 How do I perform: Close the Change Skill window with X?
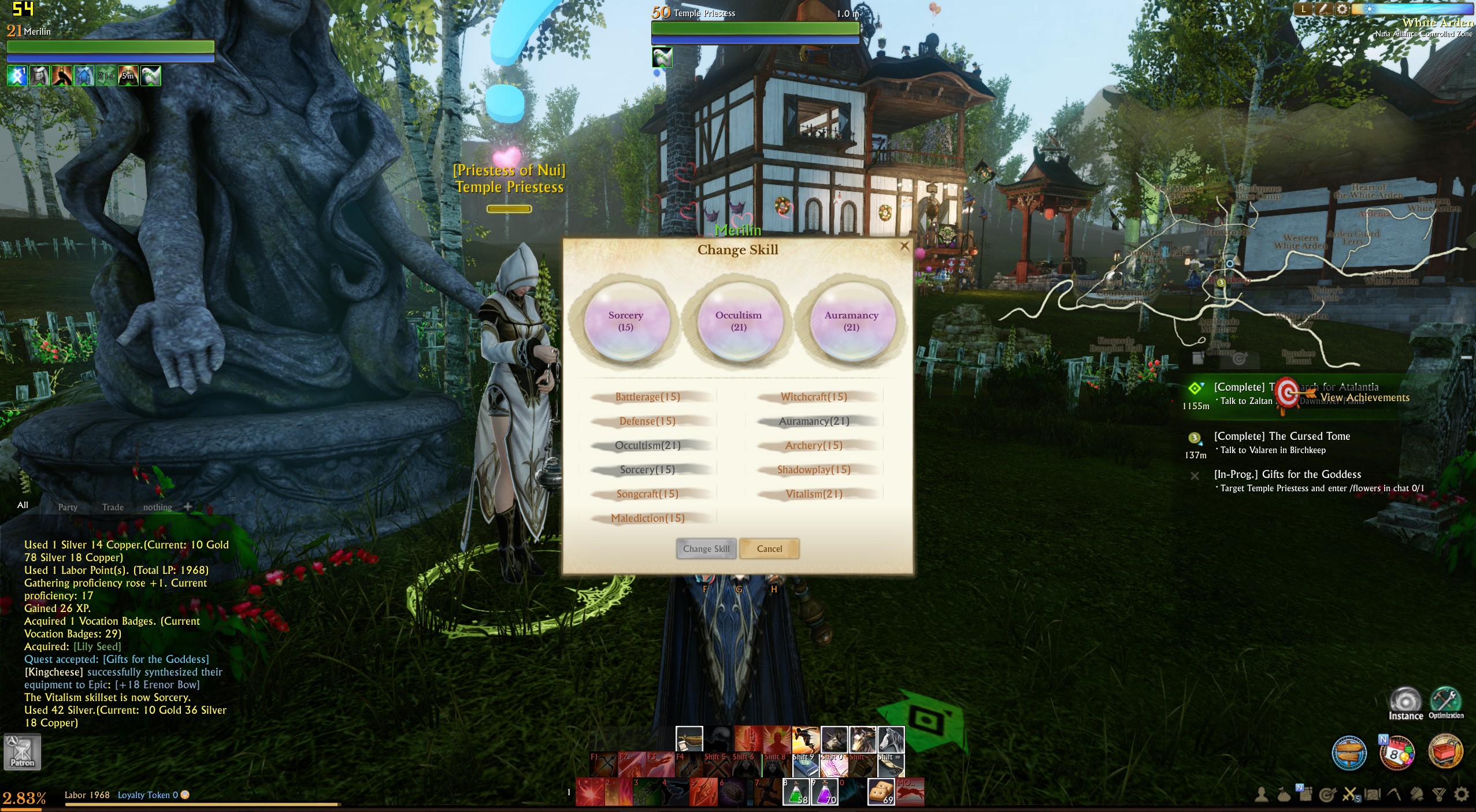click(x=904, y=246)
